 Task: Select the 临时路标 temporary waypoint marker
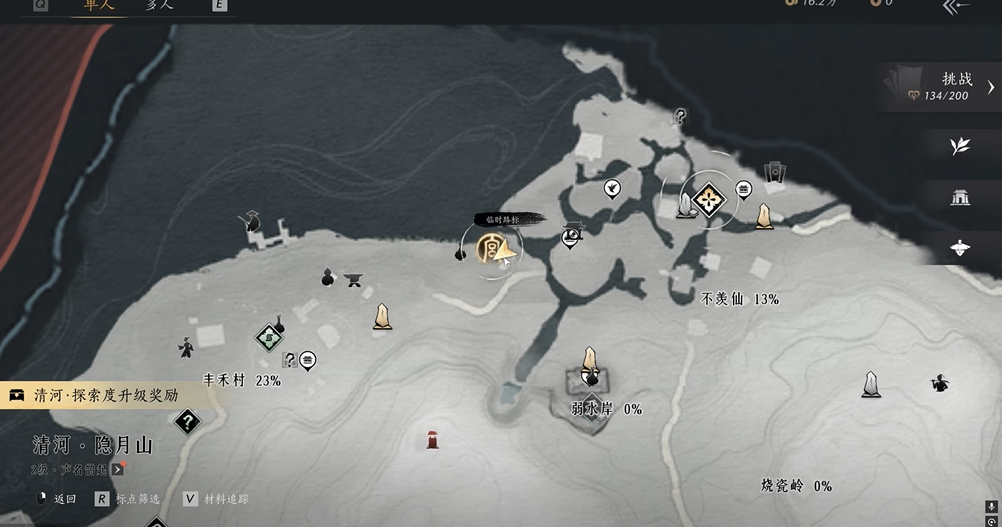tap(491, 248)
